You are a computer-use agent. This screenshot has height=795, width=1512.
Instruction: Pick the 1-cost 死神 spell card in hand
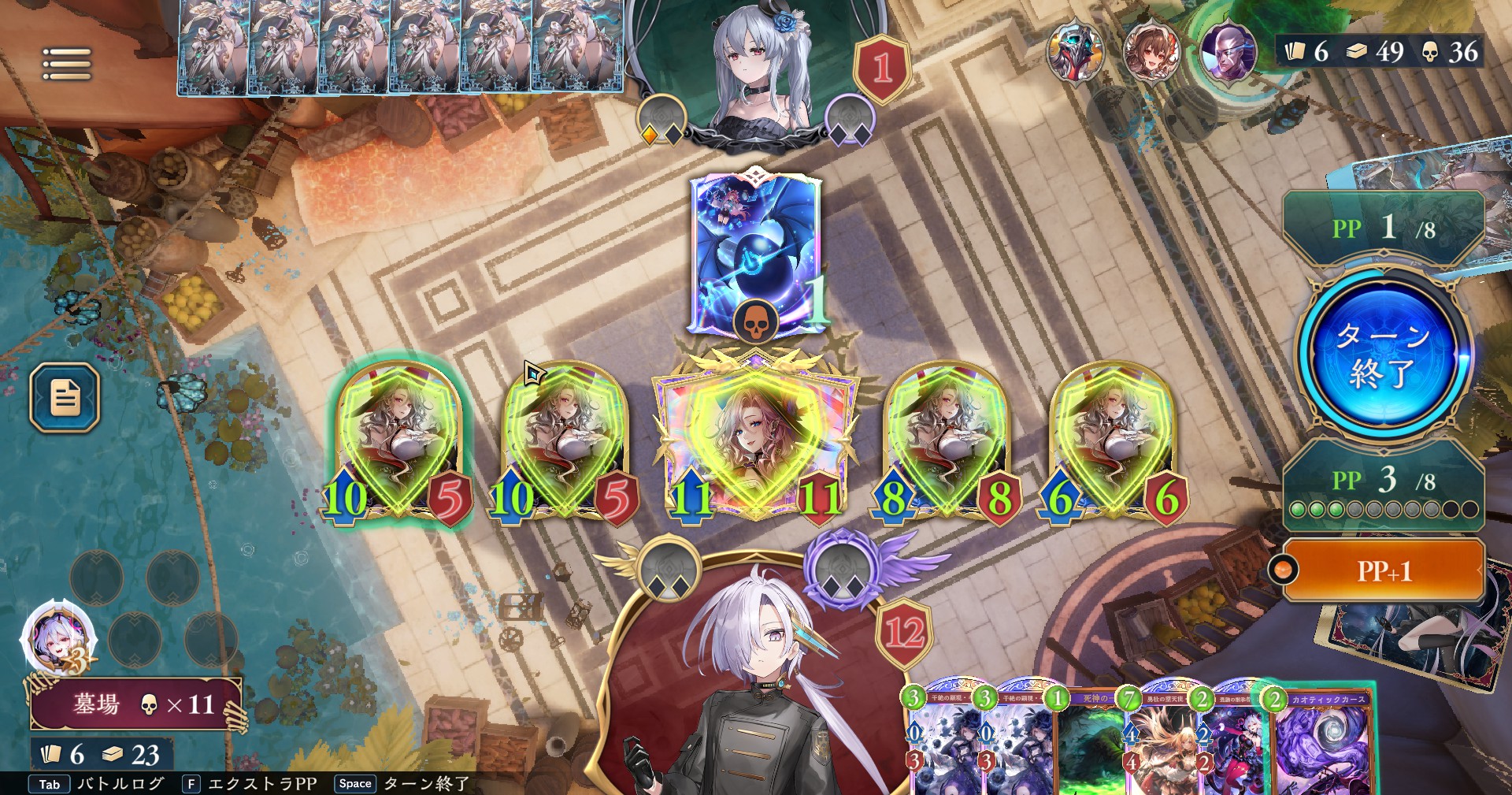(1088, 745)
